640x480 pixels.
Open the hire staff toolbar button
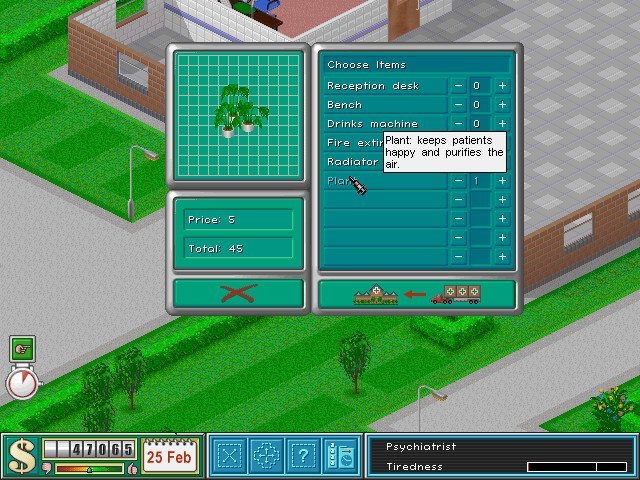pyautogui.click(x=338, y=456)
